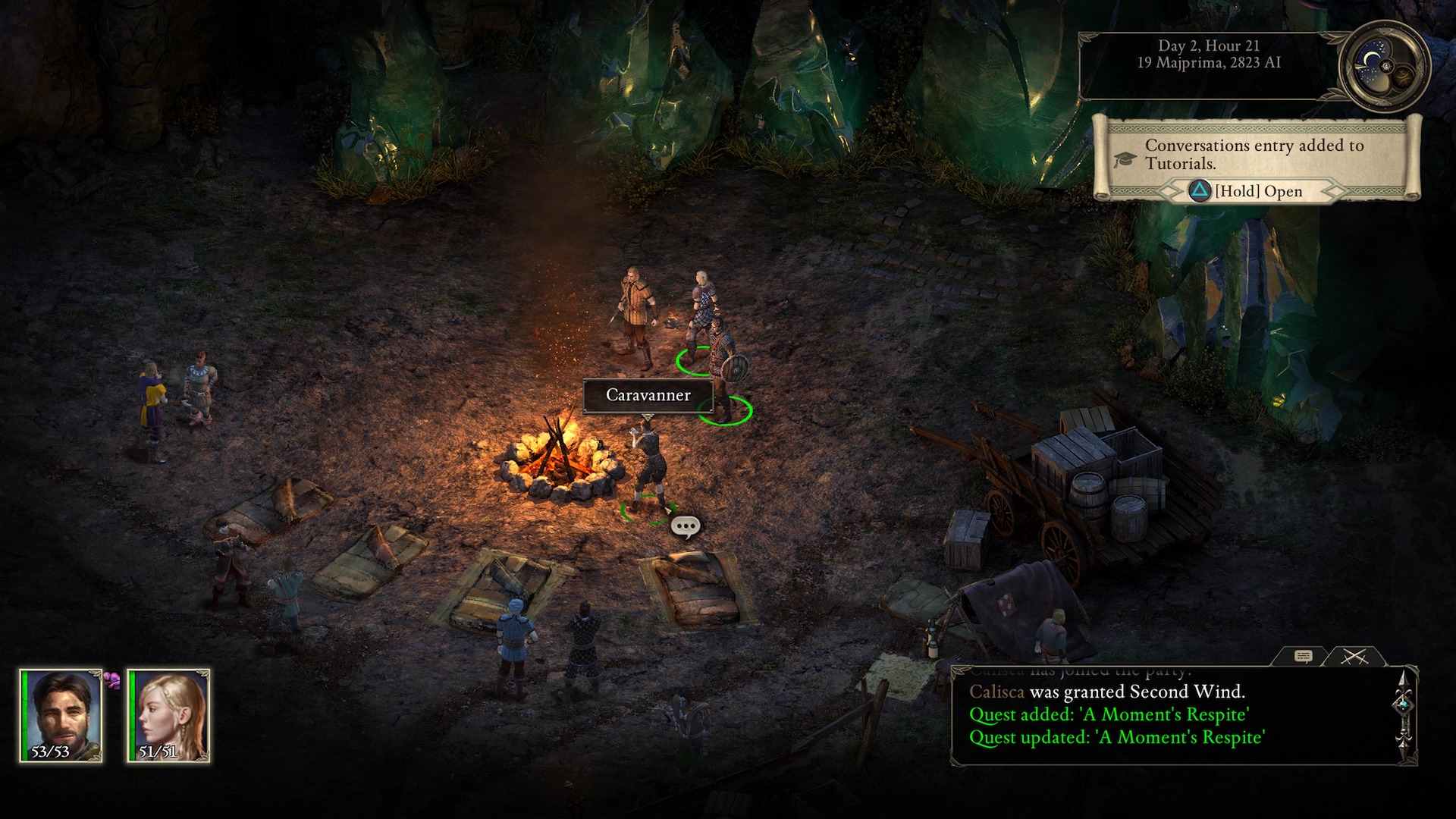
Task: Select the bearded male hero portrait
Action: [x=61, y=715]
